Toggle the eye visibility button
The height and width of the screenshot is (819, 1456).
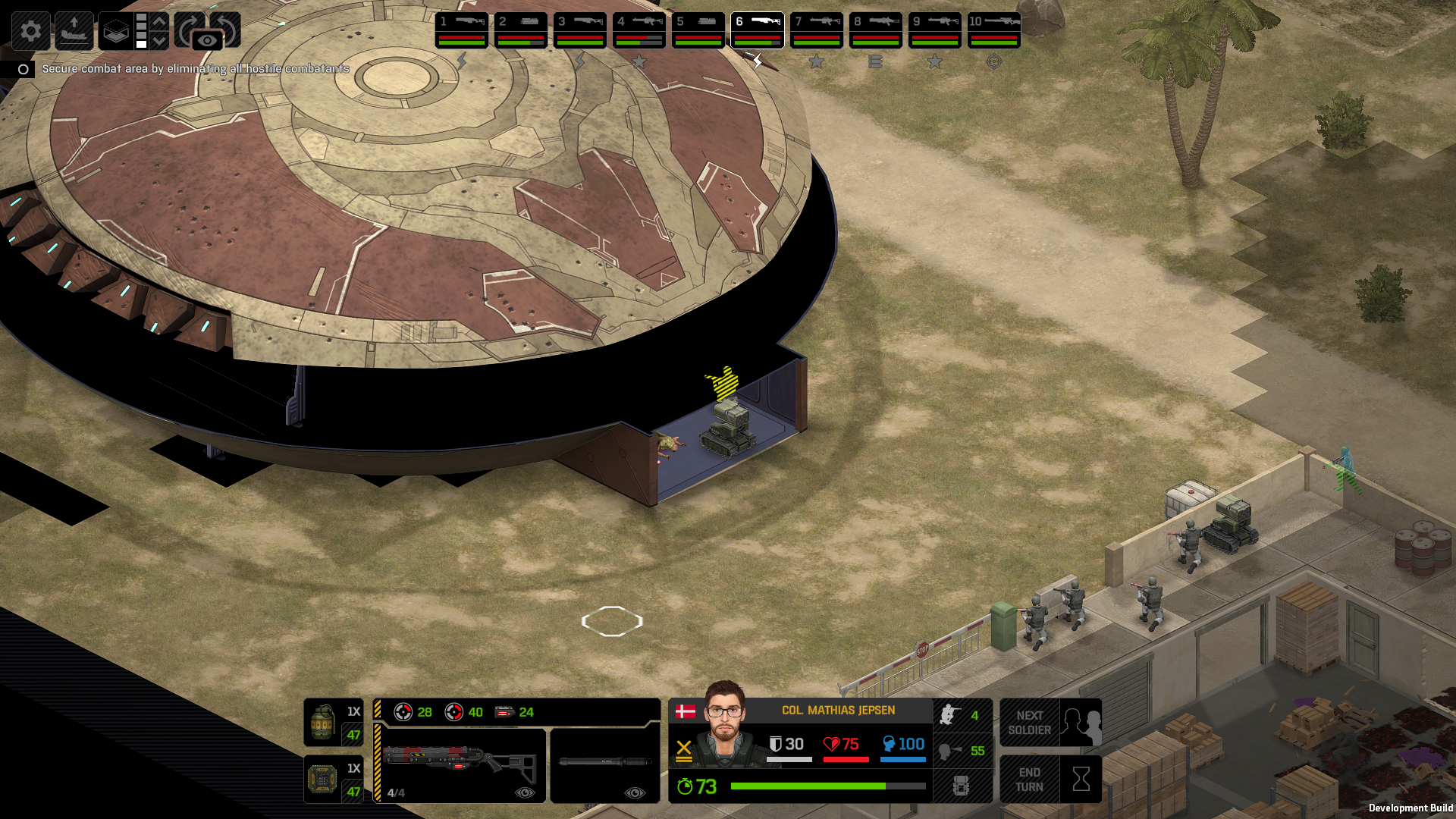pos(207,40)
